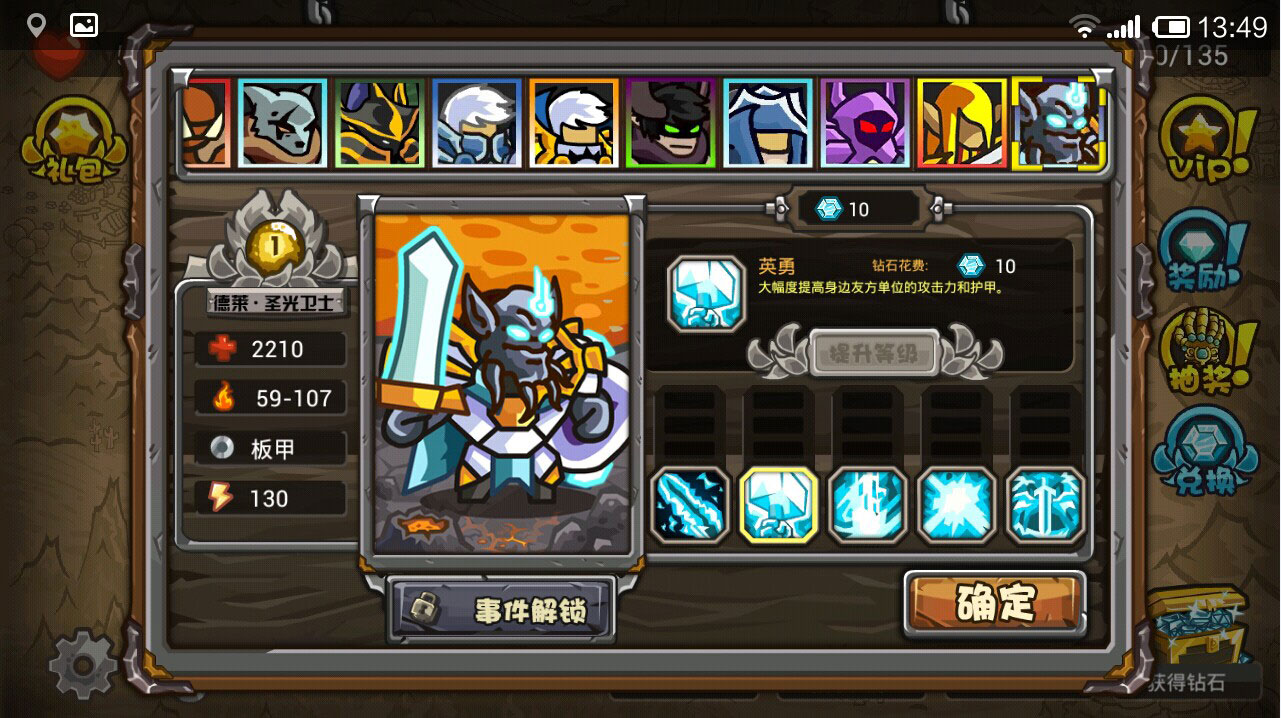Open the gear settings icon
Screen dimensions: 1281x718
click(x=82, y=661)
